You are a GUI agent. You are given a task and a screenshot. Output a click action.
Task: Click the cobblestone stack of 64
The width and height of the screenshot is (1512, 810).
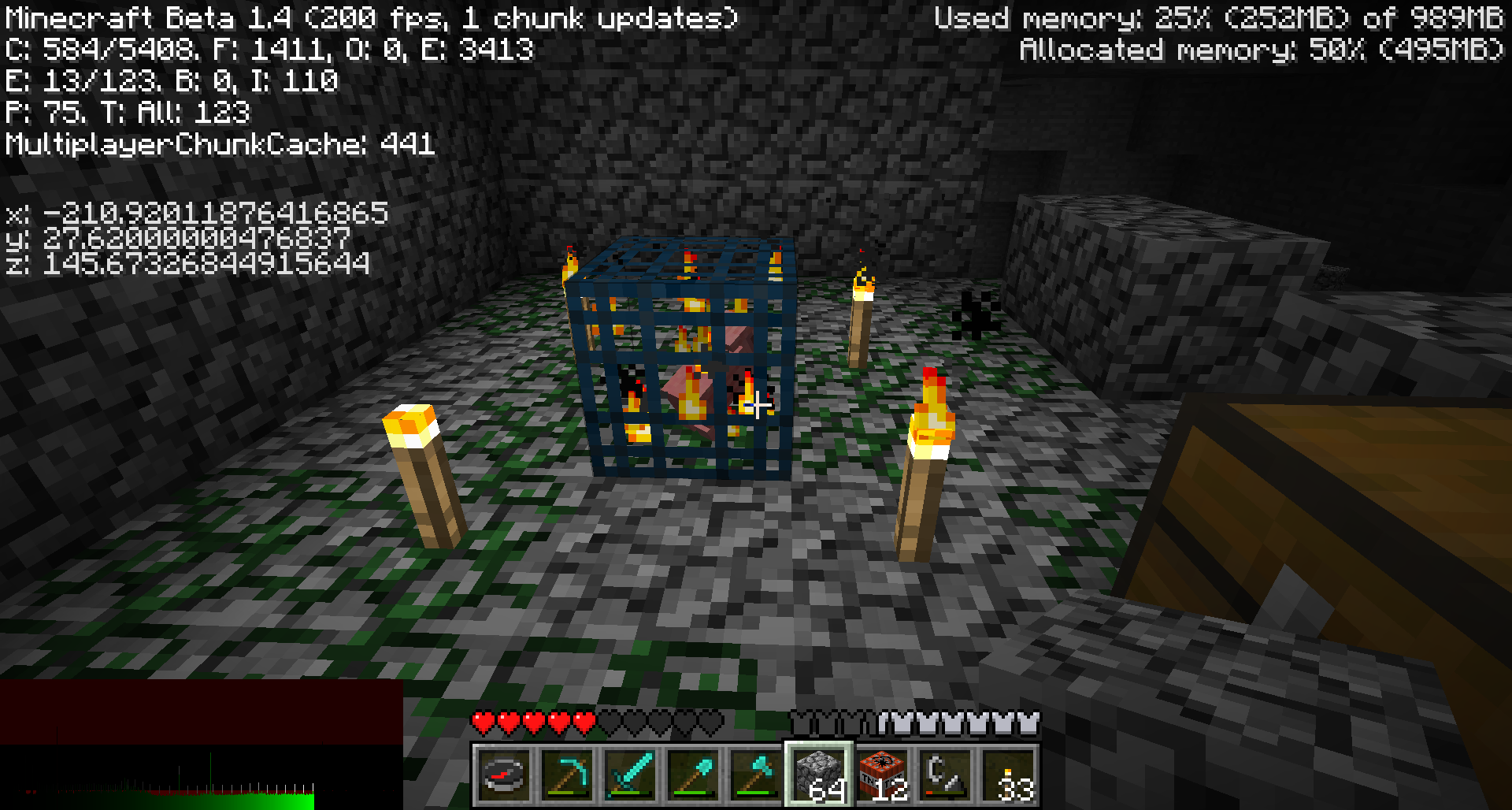[x=819, y=775]
